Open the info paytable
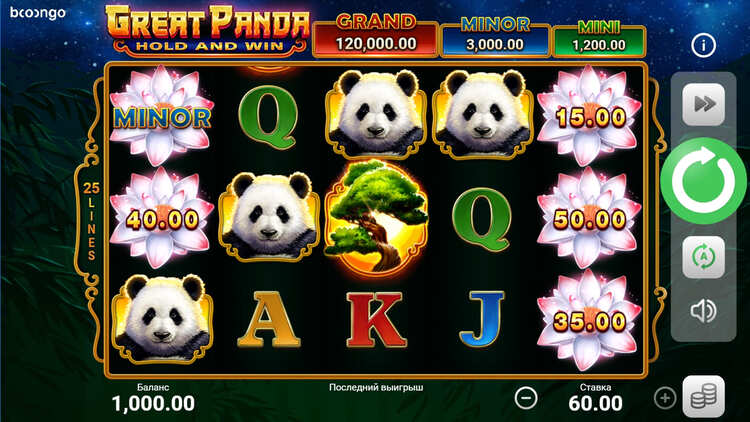750x422 pixels. [x=704, y=45]
